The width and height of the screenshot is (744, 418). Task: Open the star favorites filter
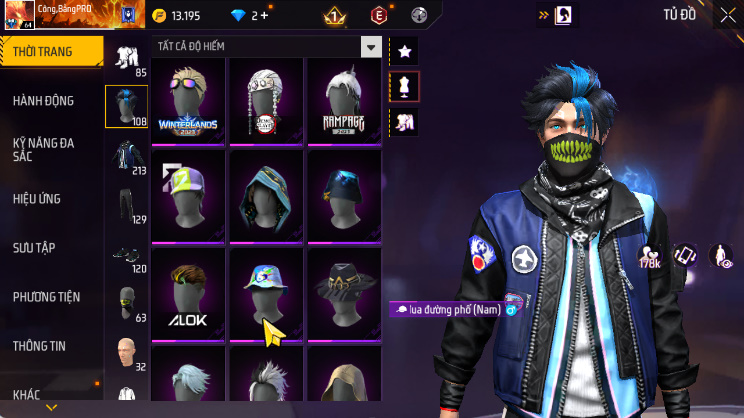coord(405,51)
